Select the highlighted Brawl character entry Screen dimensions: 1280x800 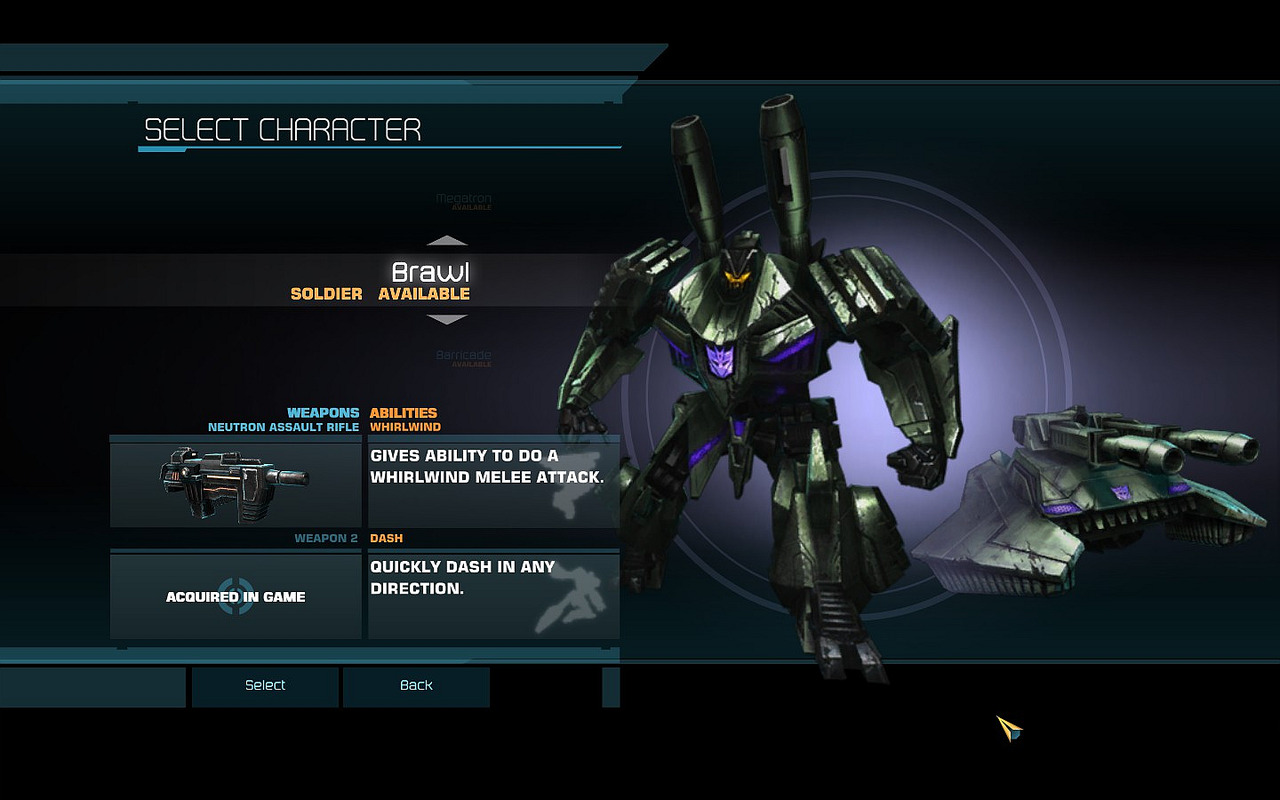pos(430,280)
